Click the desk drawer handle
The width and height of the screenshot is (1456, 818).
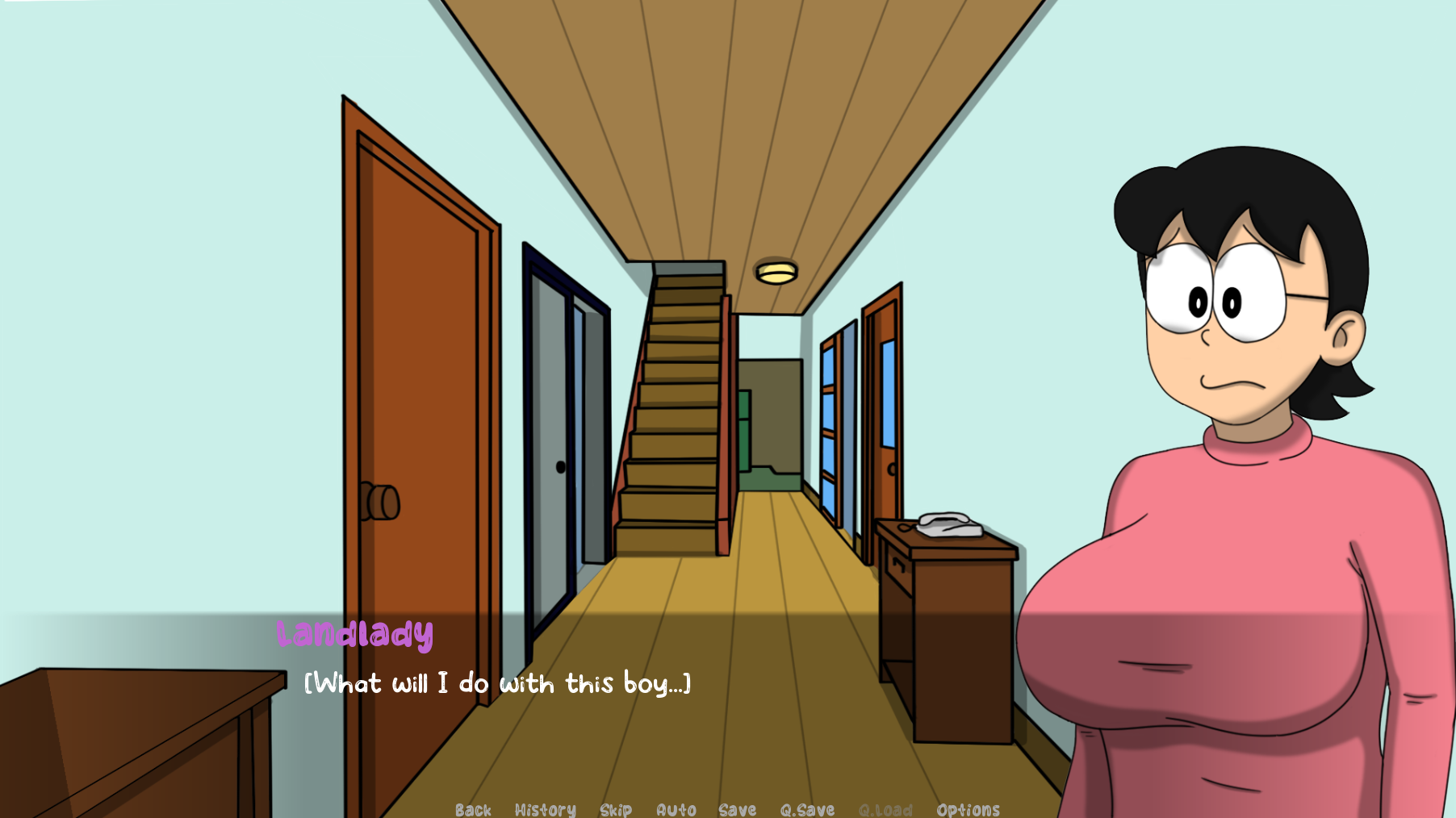point(898,565)
